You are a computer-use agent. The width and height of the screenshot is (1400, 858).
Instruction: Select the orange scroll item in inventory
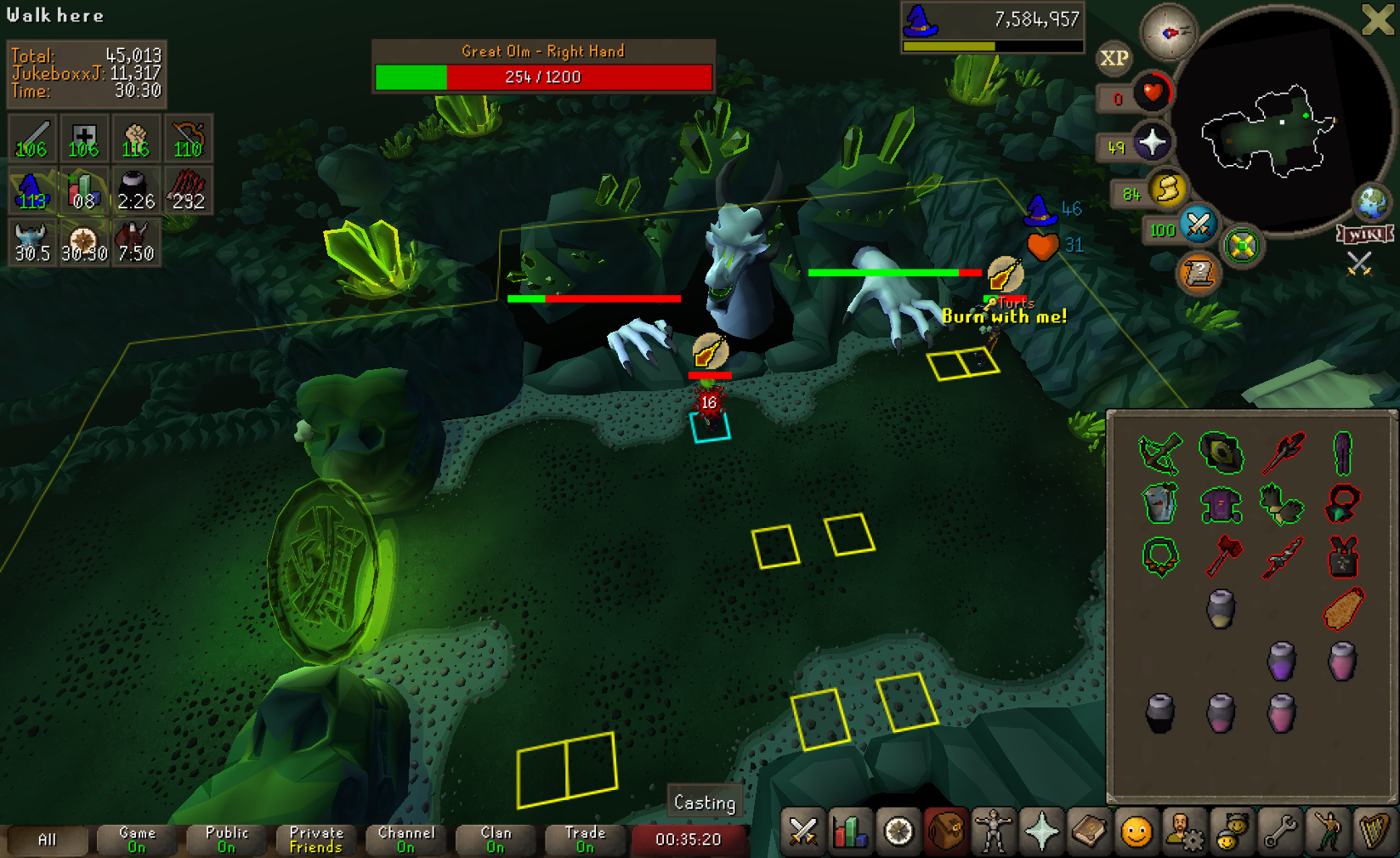[1343, 608]
